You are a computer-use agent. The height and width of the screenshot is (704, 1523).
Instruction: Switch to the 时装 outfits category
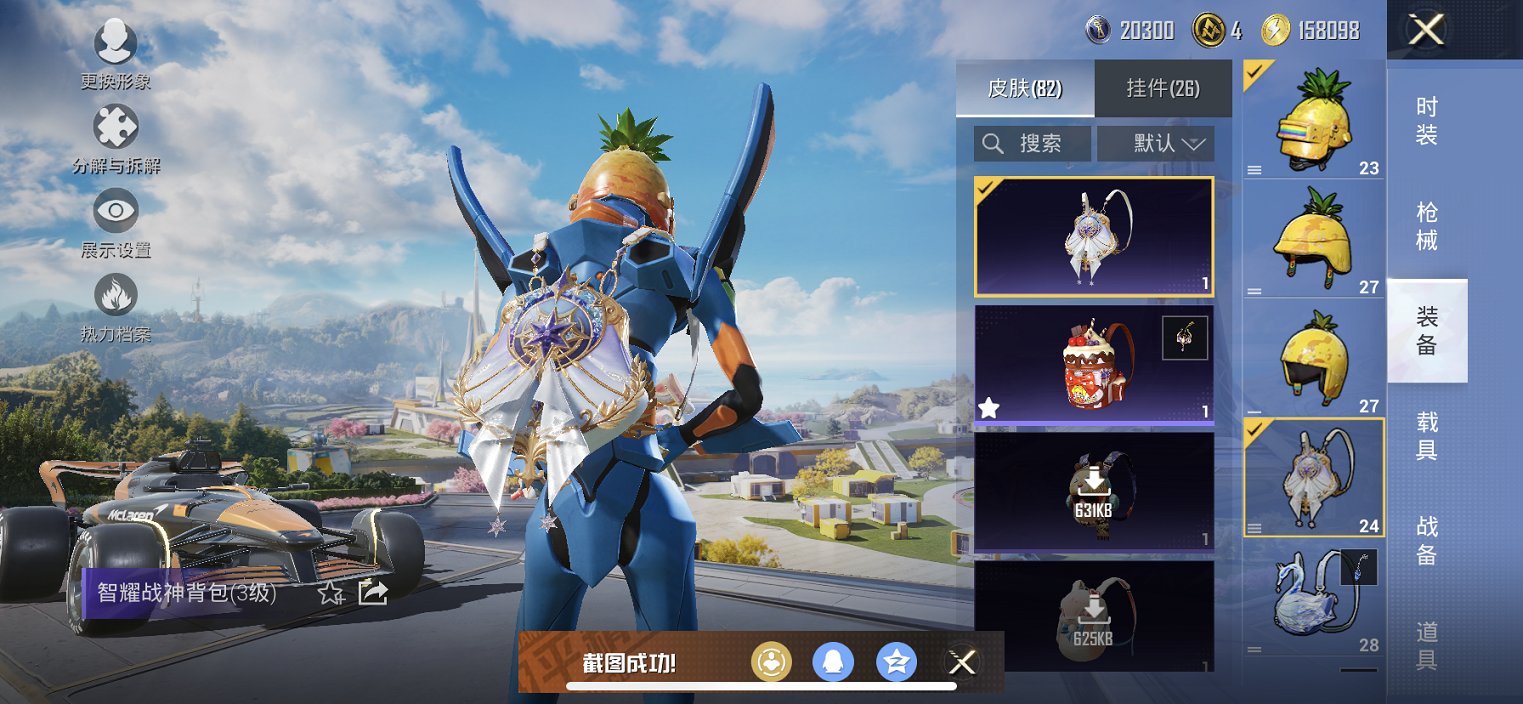(x=1427, y=121)
